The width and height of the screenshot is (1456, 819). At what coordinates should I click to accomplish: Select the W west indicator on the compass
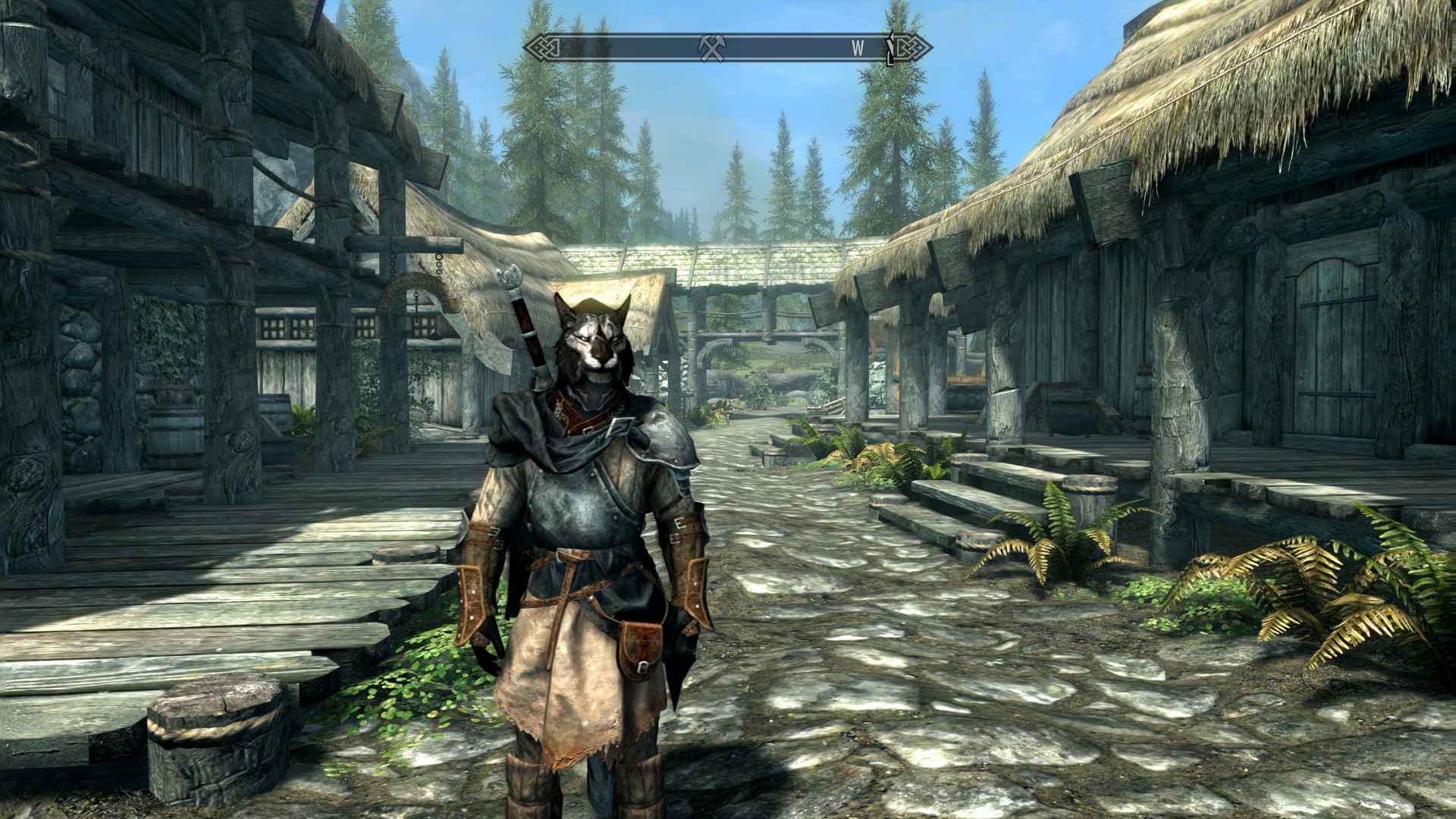point(857,49)
